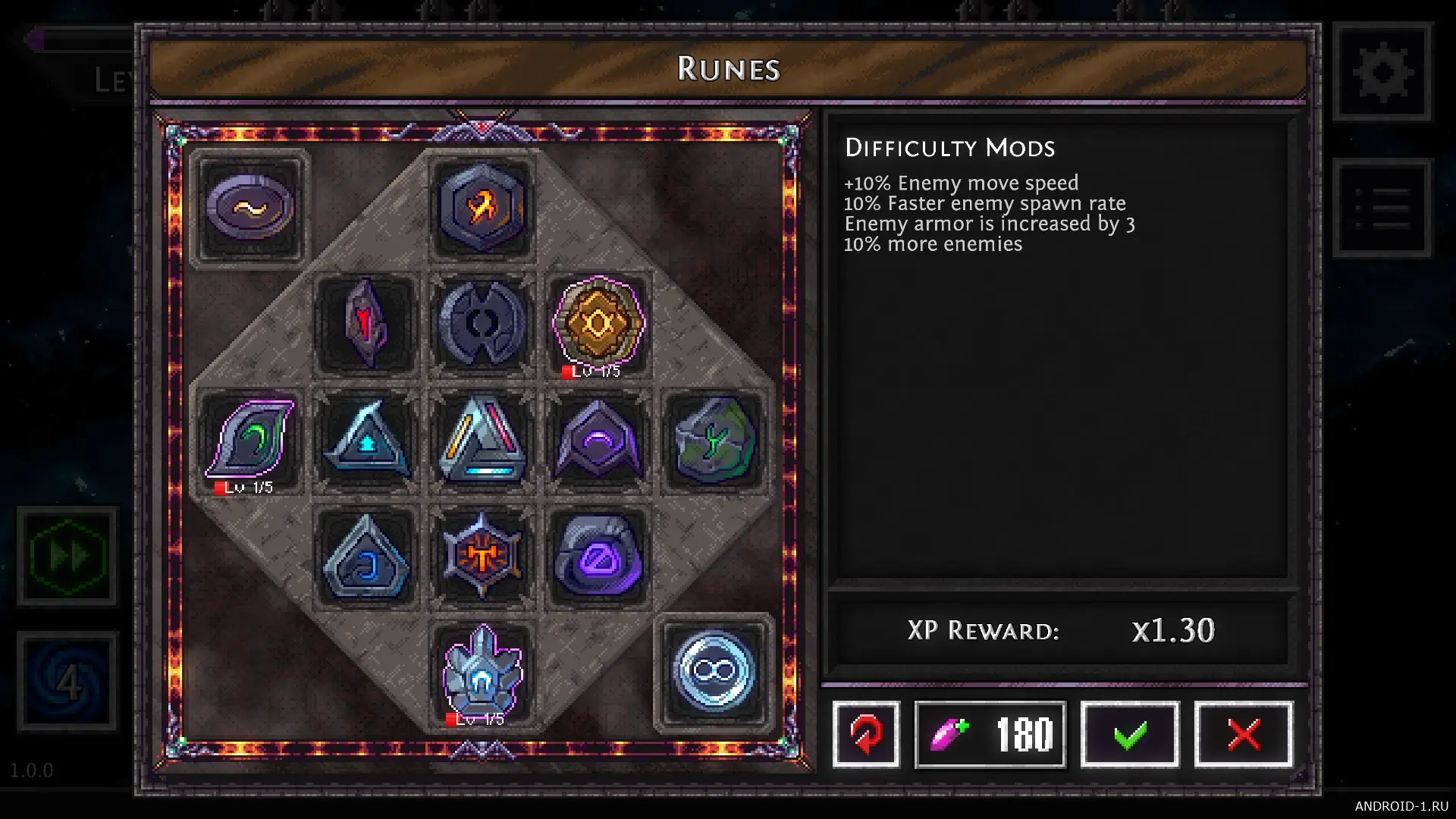Buy rune points with the 180 button

click(990, 734)
